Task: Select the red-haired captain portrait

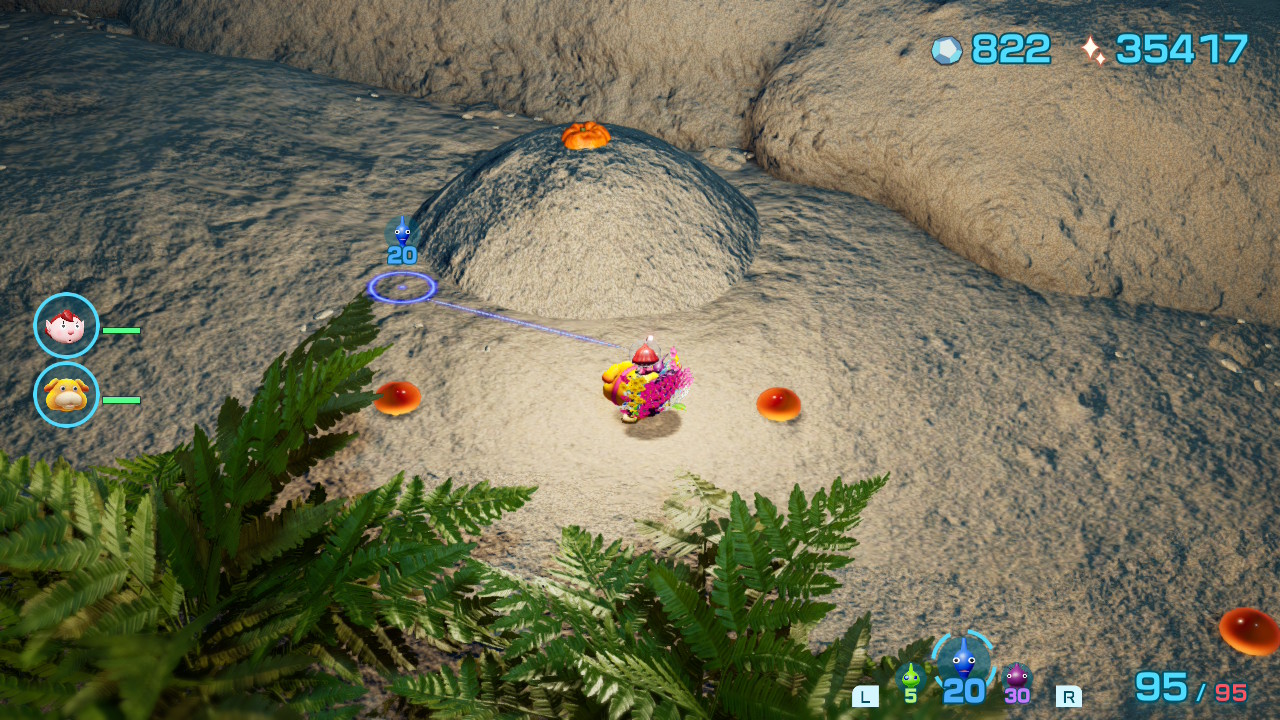Action: click(66, 326)
